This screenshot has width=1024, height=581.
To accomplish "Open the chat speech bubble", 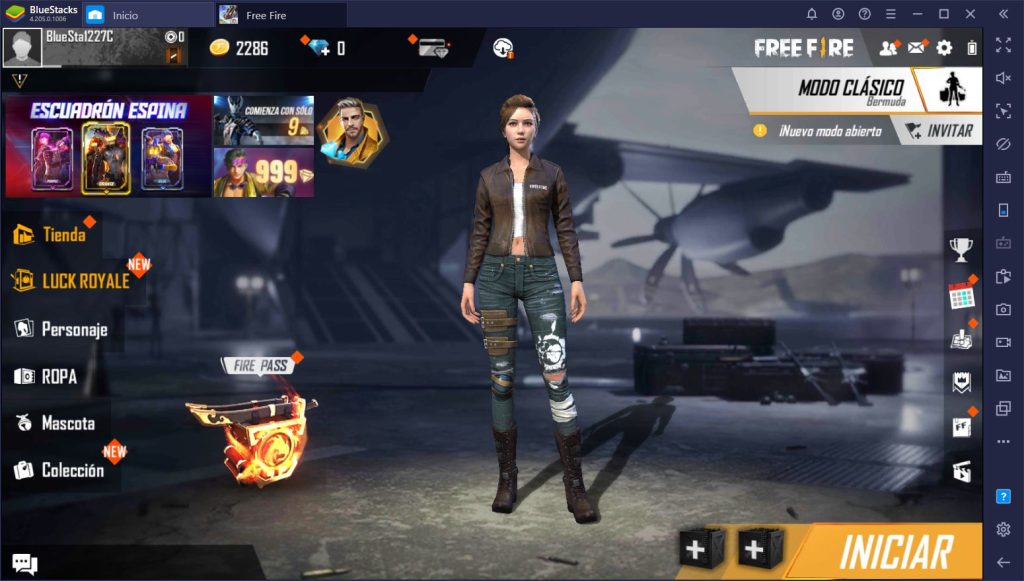I will pyautogui.click(x=25, y=565).
